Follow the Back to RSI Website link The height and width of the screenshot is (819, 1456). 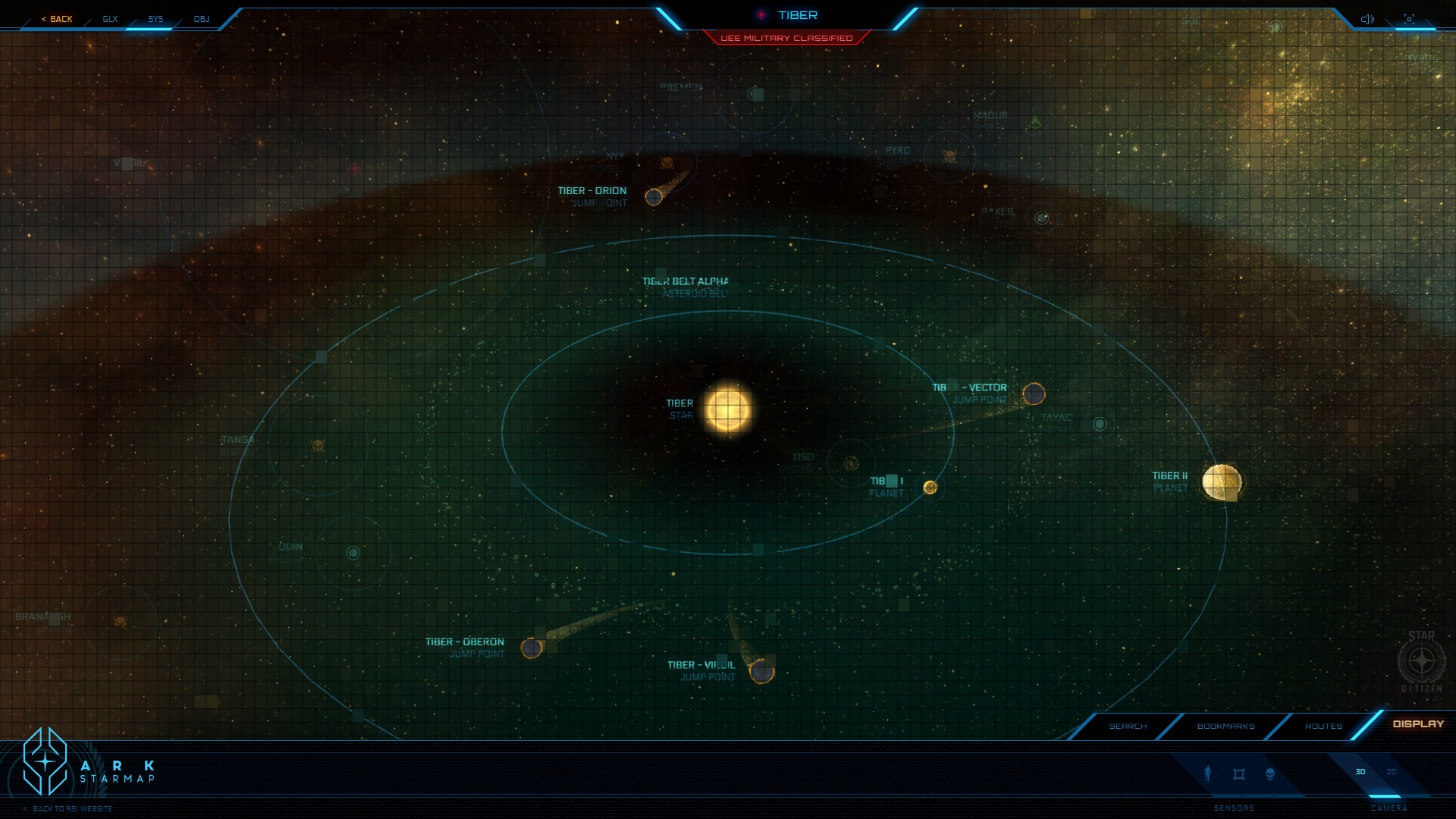72,809
